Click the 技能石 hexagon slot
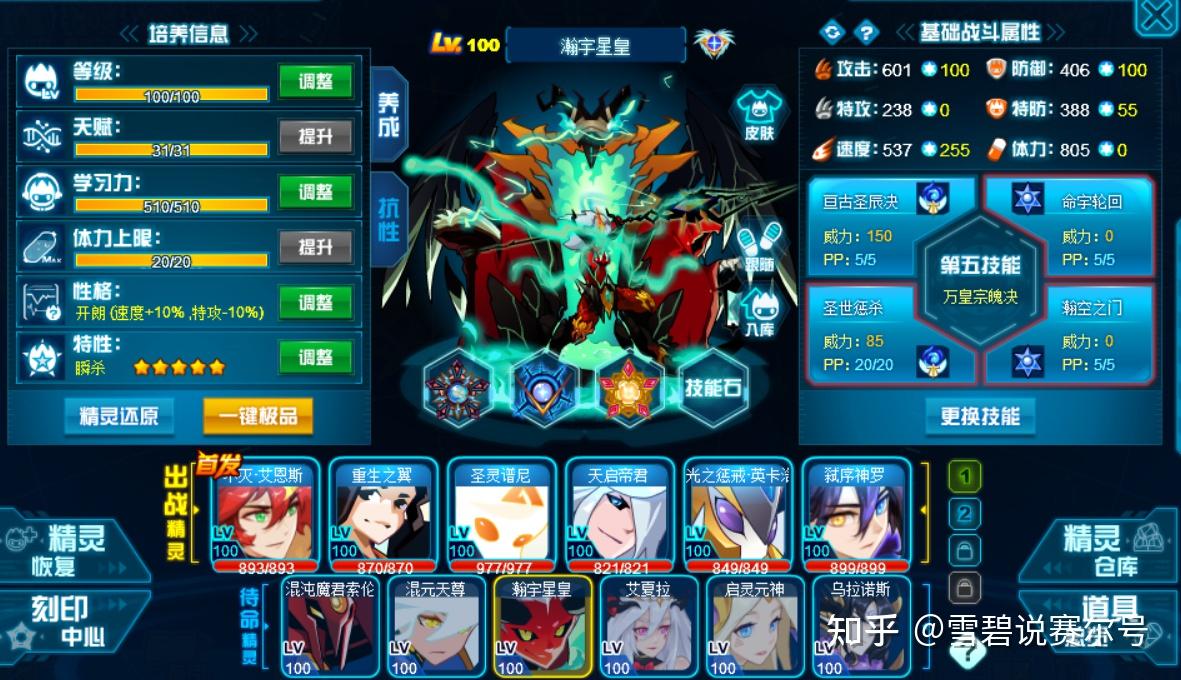This screenshot has height=680, width=1181. tap(713, 388)
